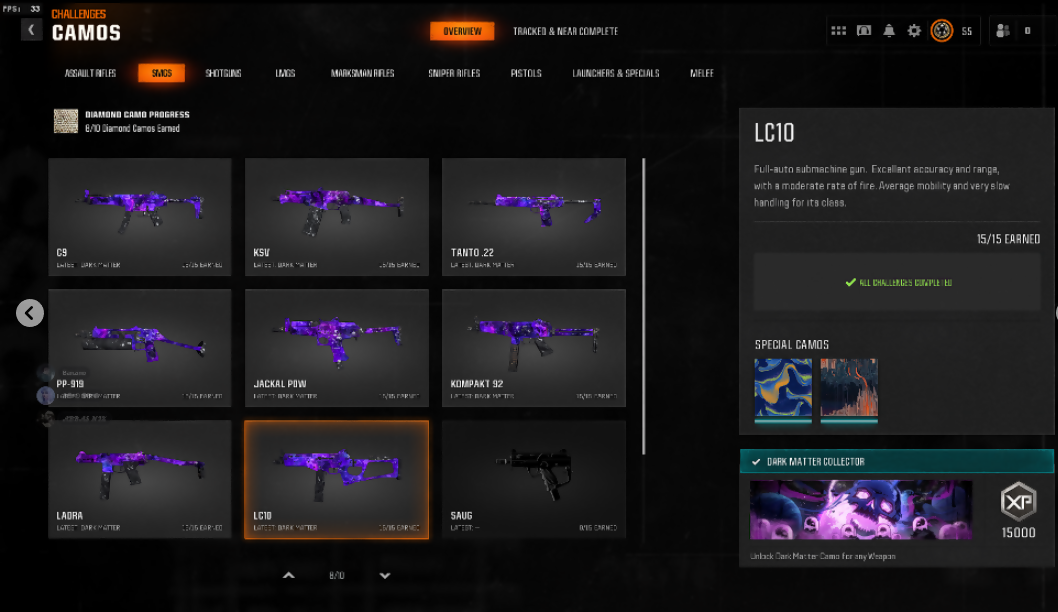Choose the Shotguns category tab
The width and height of the screenshot is (1058, 612).
[x=223, y=73]
